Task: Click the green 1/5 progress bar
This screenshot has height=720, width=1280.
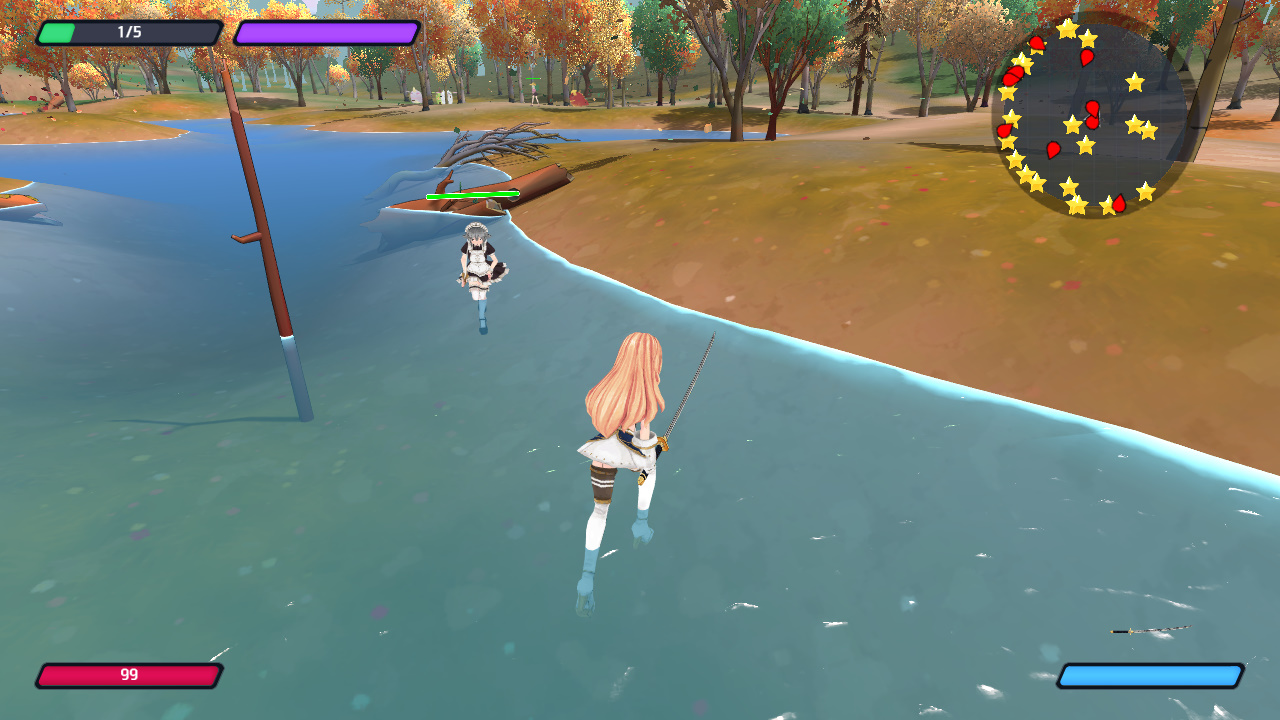Action: 128,32
